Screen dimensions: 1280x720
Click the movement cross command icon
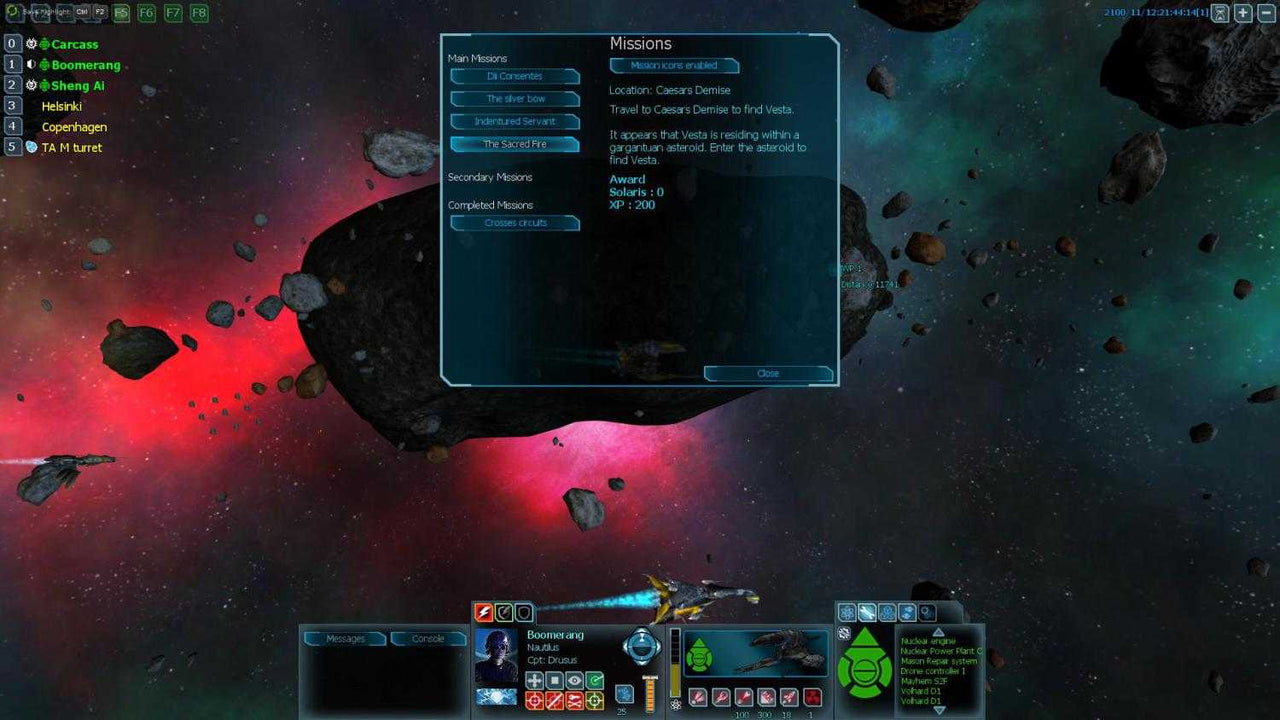(534, 680)
